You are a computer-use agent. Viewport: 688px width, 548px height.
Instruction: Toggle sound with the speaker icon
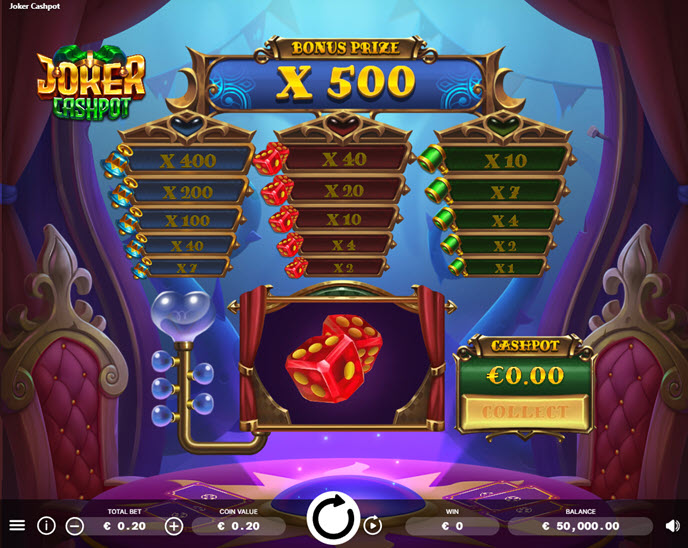(672, 525)
